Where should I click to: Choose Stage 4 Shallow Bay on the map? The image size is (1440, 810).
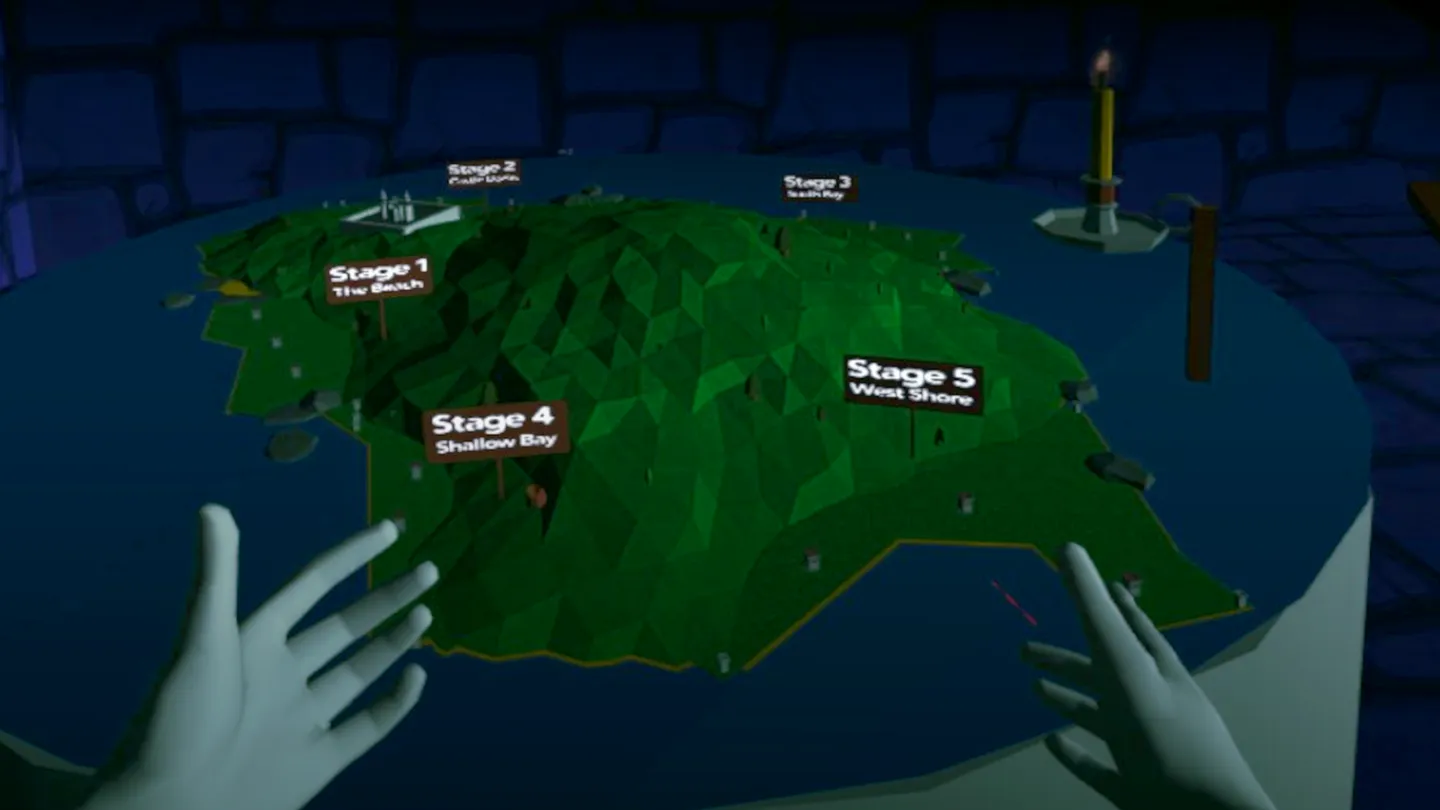click(496, 427)
